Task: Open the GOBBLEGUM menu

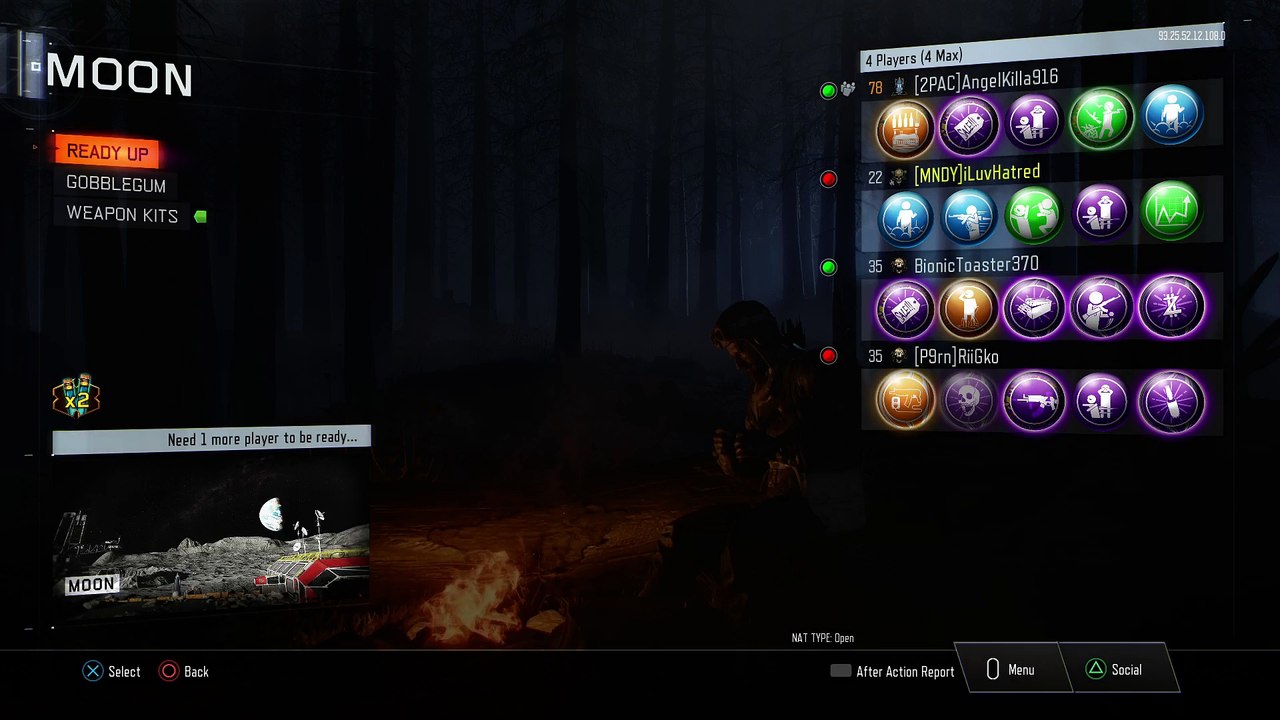Action: pos(116,184)
